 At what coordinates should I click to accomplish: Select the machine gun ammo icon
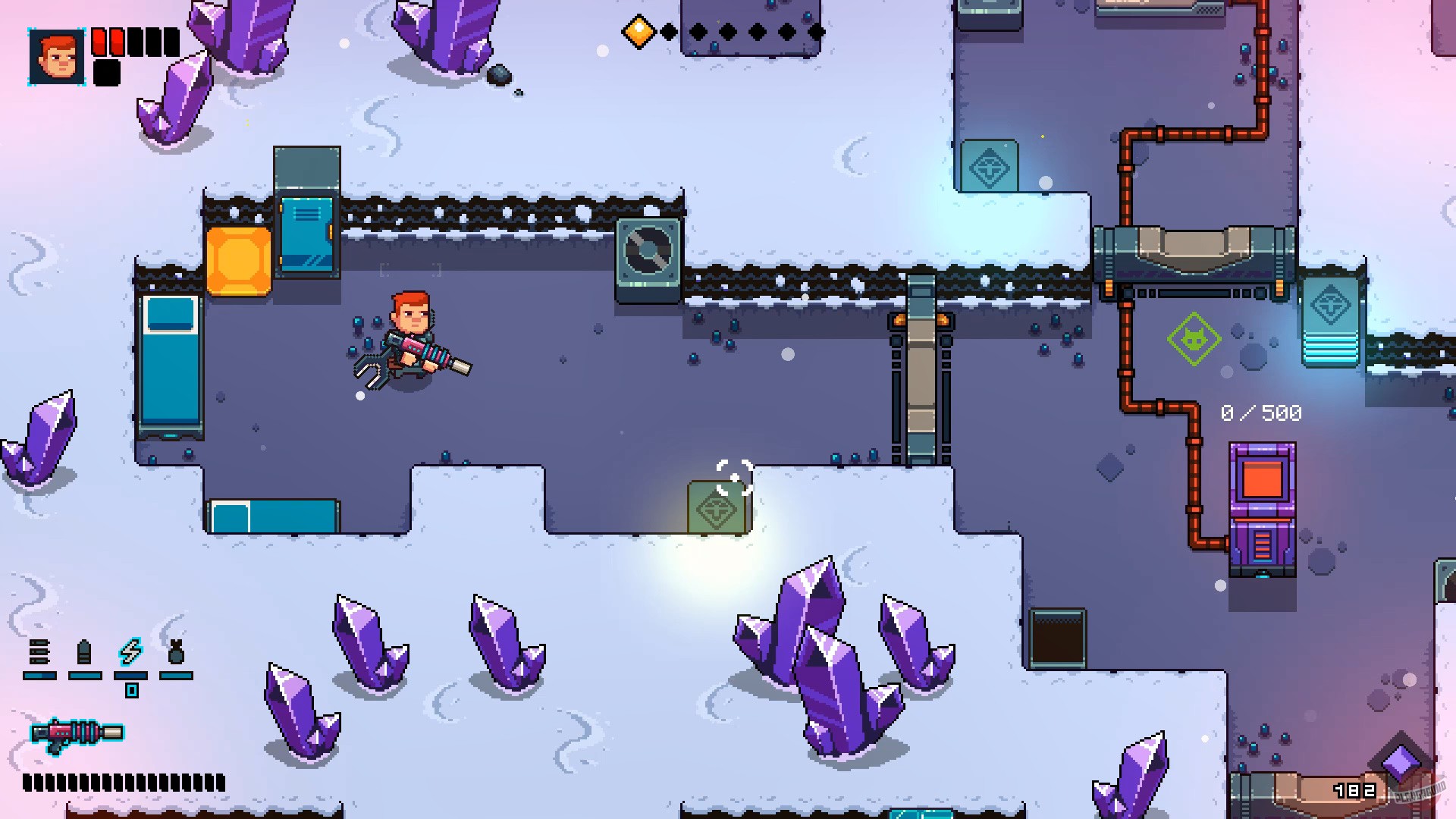pyautogui.click(x=38, y=648)
